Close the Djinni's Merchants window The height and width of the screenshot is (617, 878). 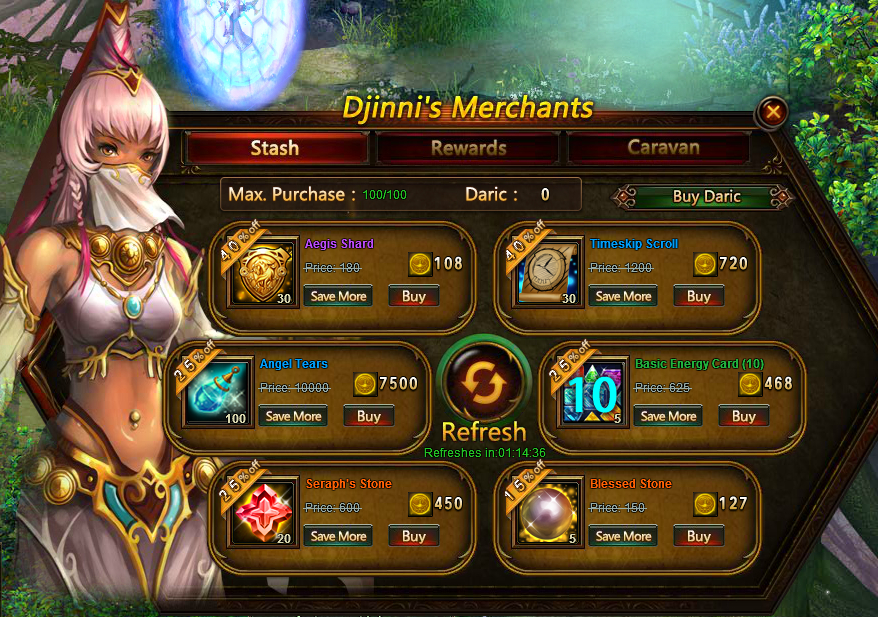point(772,113)
